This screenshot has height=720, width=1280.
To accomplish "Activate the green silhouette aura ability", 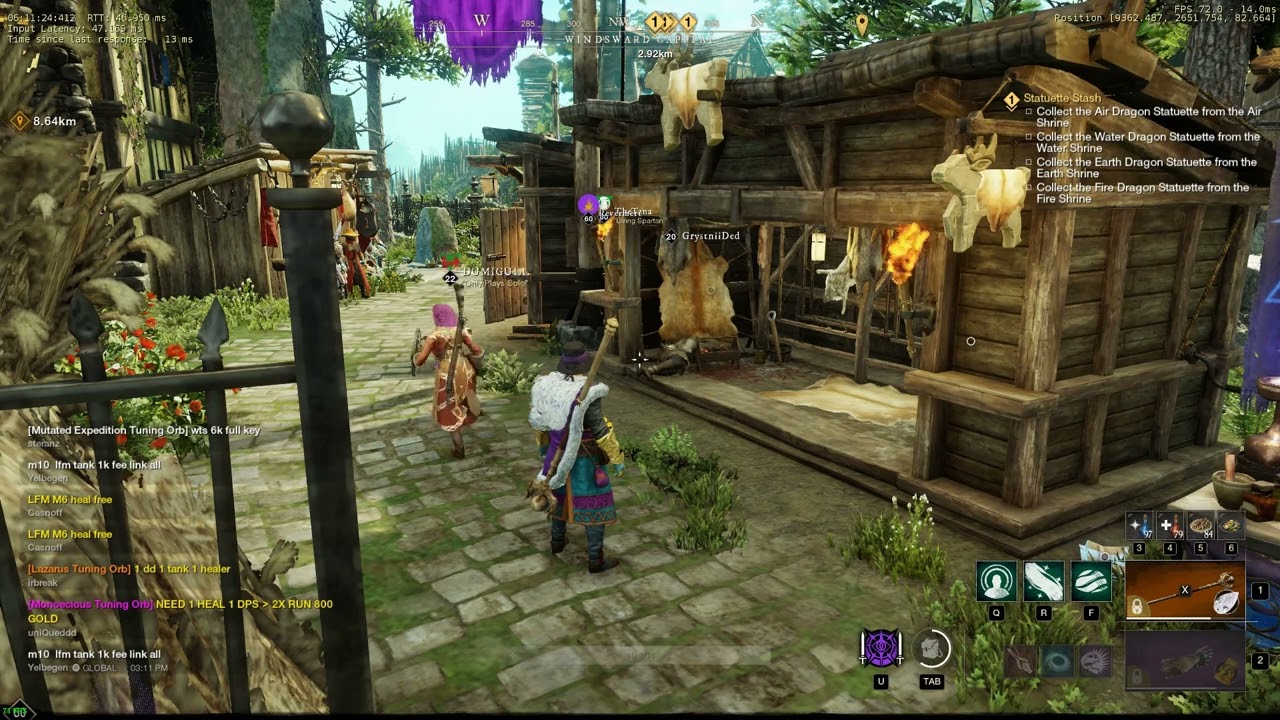I will click(996, 582).
